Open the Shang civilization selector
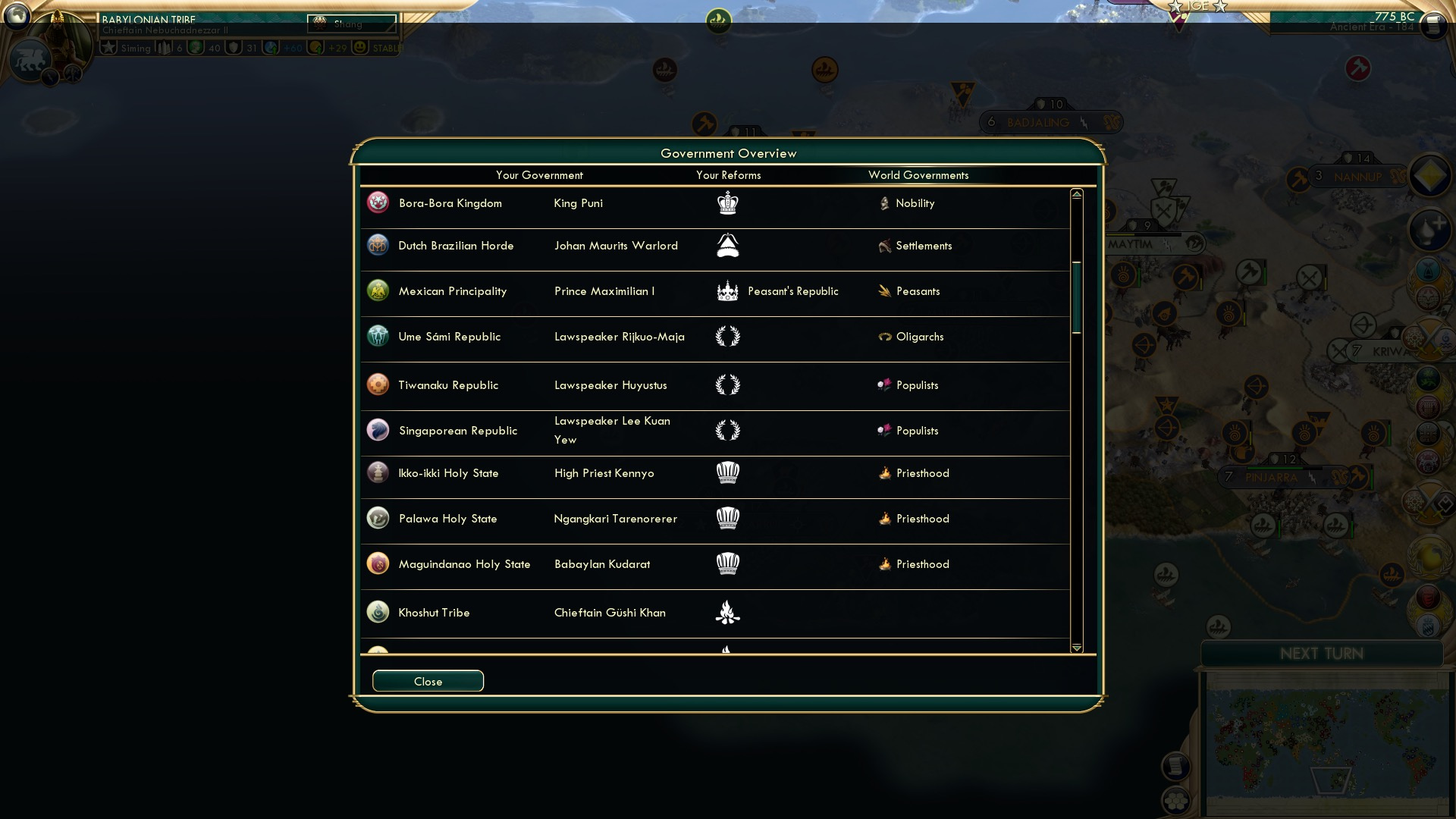This screenshot has height=819, width=1456. pyautogui.click(x=349, y=22)
